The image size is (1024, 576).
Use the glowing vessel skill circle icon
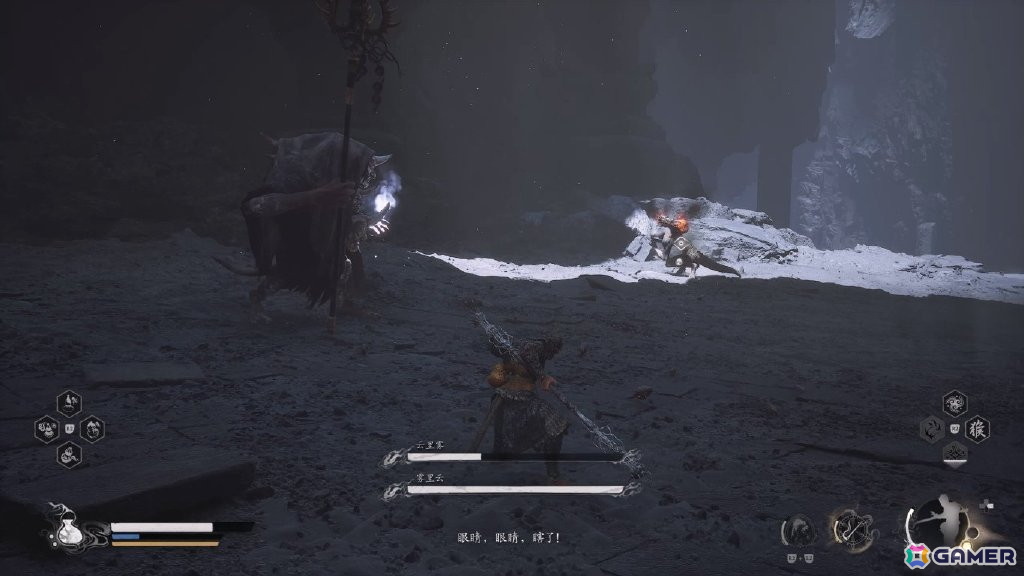tap(852, 528)
